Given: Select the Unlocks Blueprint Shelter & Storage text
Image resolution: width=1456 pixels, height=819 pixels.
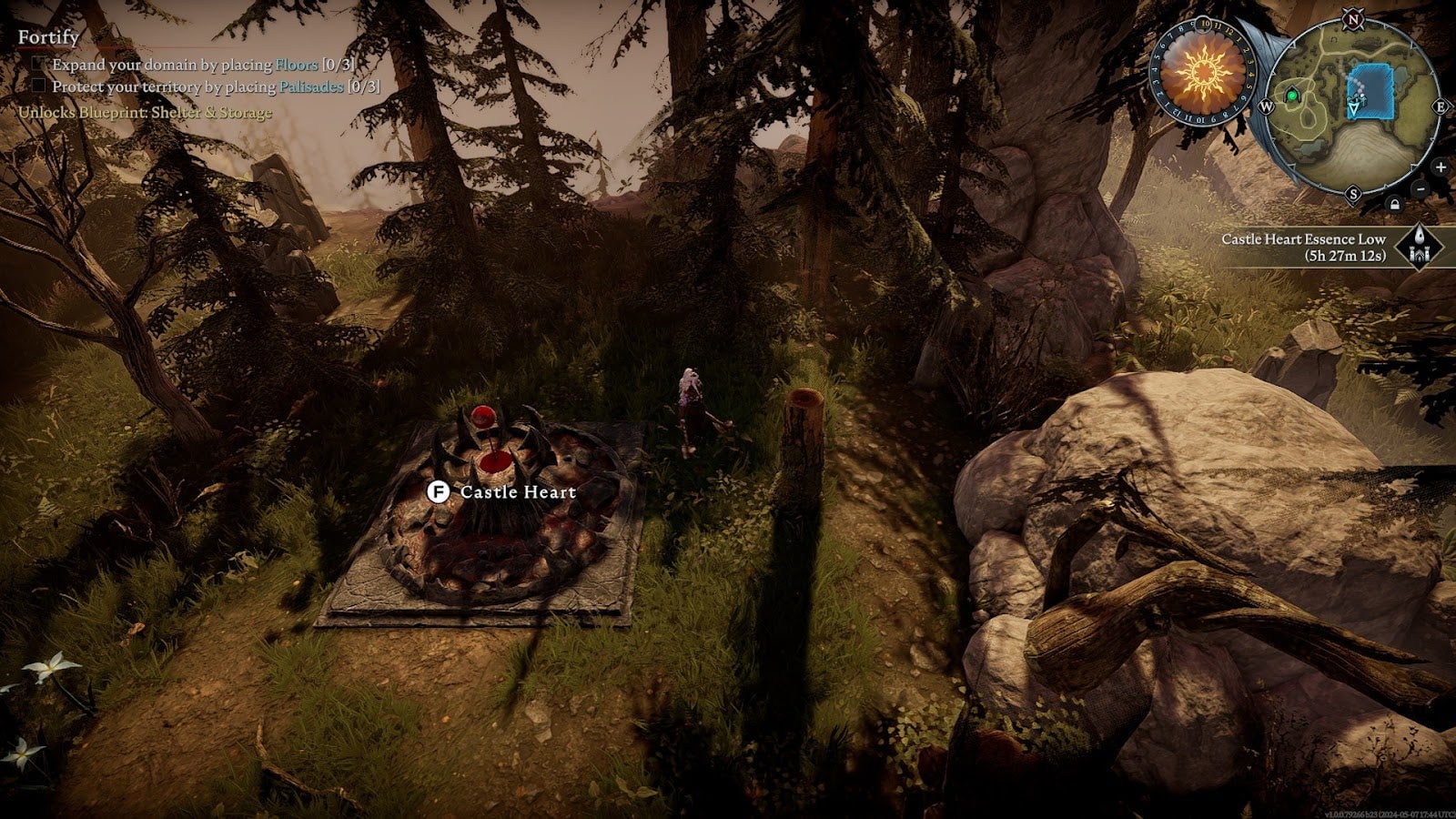Looking at the screenshot, I should point(143,113).
